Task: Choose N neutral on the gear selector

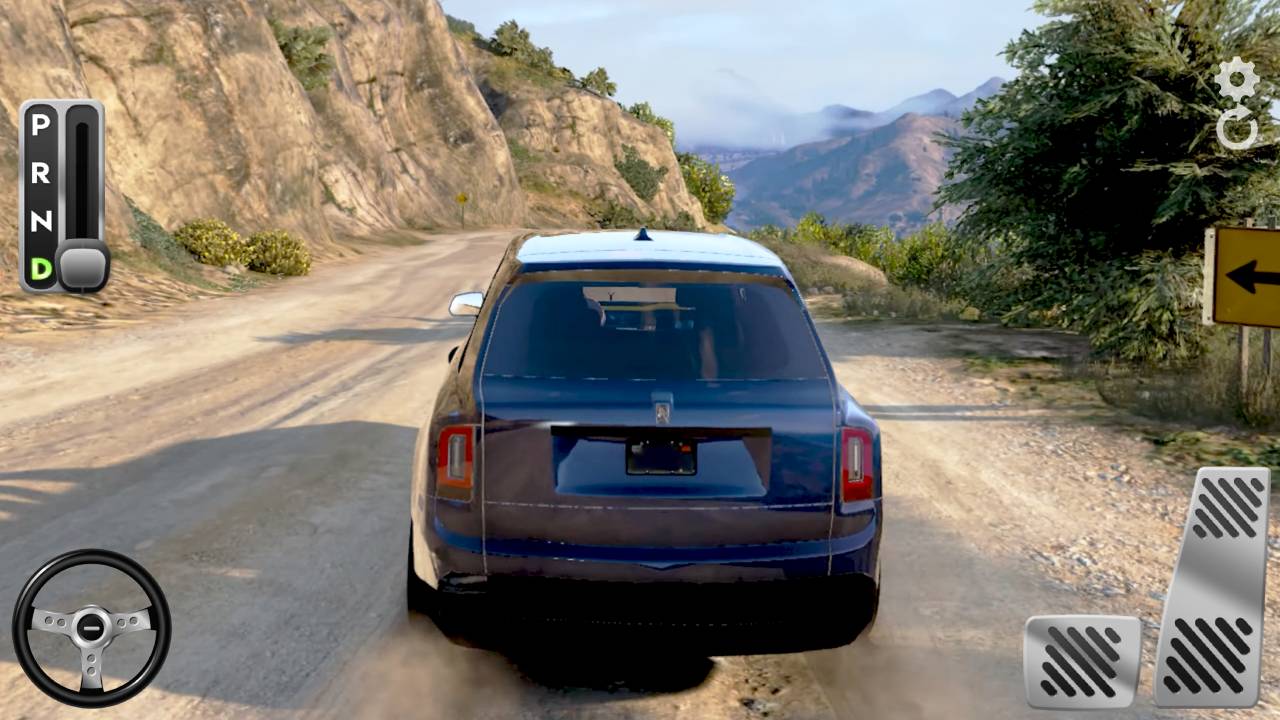Action: [40, 222]
